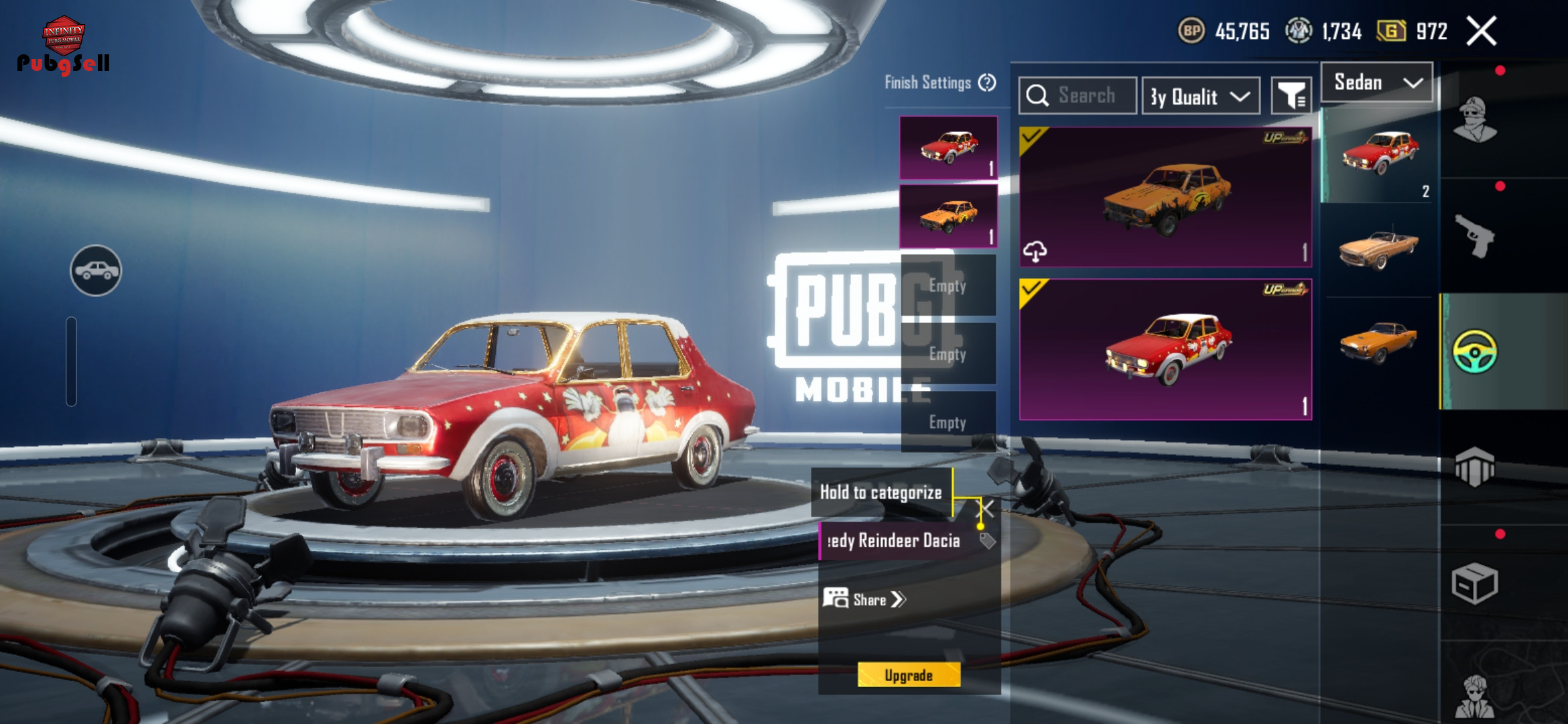Viewport: 1568px width, 724px height.
Task: Open the sort by Quality dropdown
Action: (1200, 97)
